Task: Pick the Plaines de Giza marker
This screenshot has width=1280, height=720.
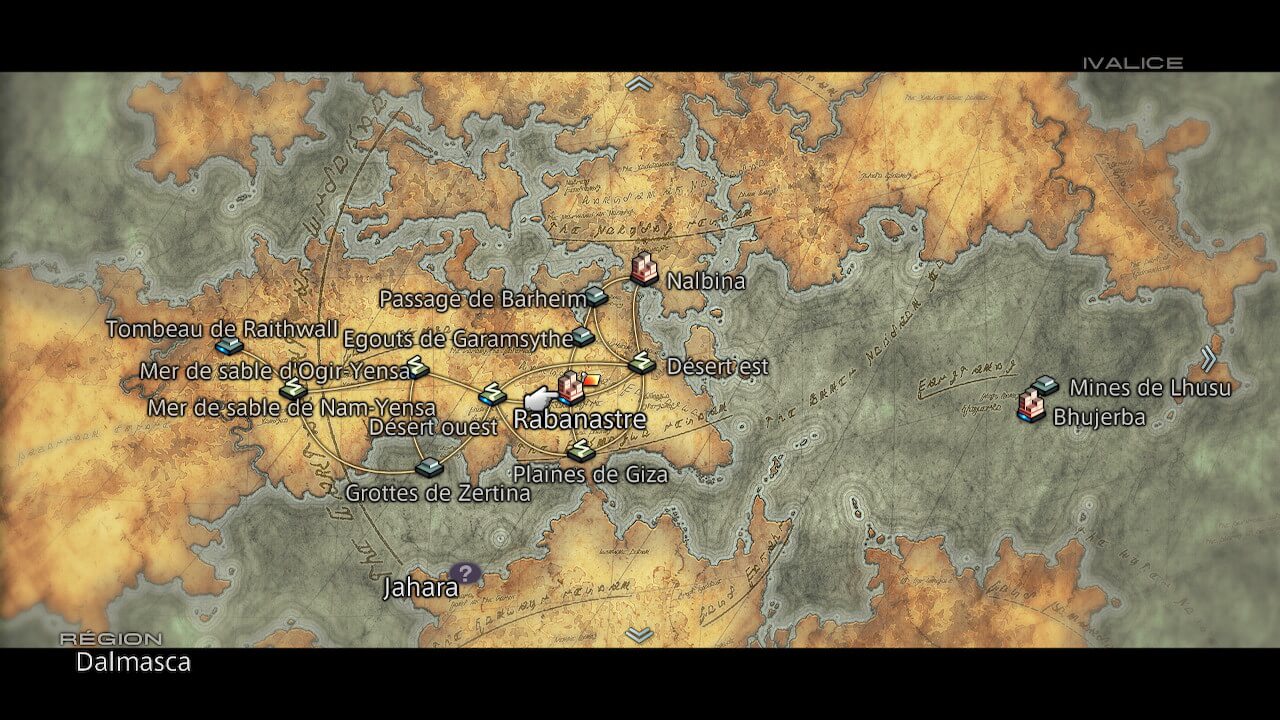Action: click(x=579, y=451)
